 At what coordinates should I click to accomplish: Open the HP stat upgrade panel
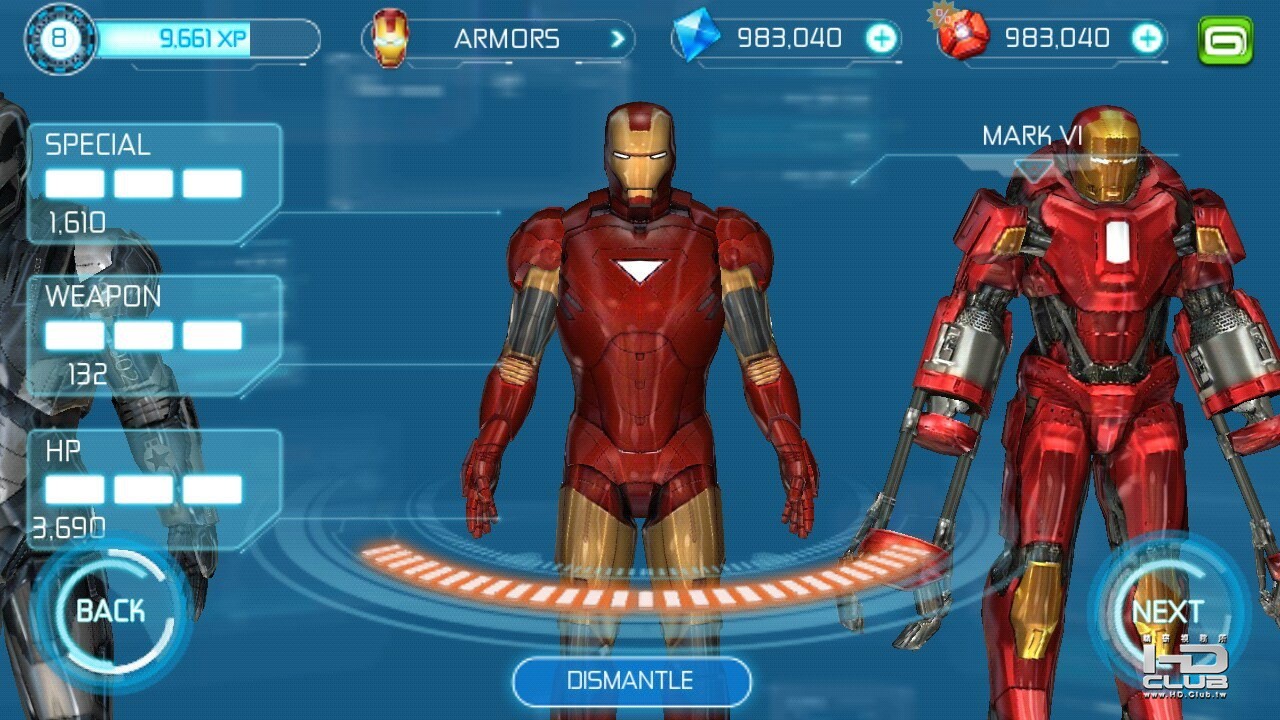154,489
